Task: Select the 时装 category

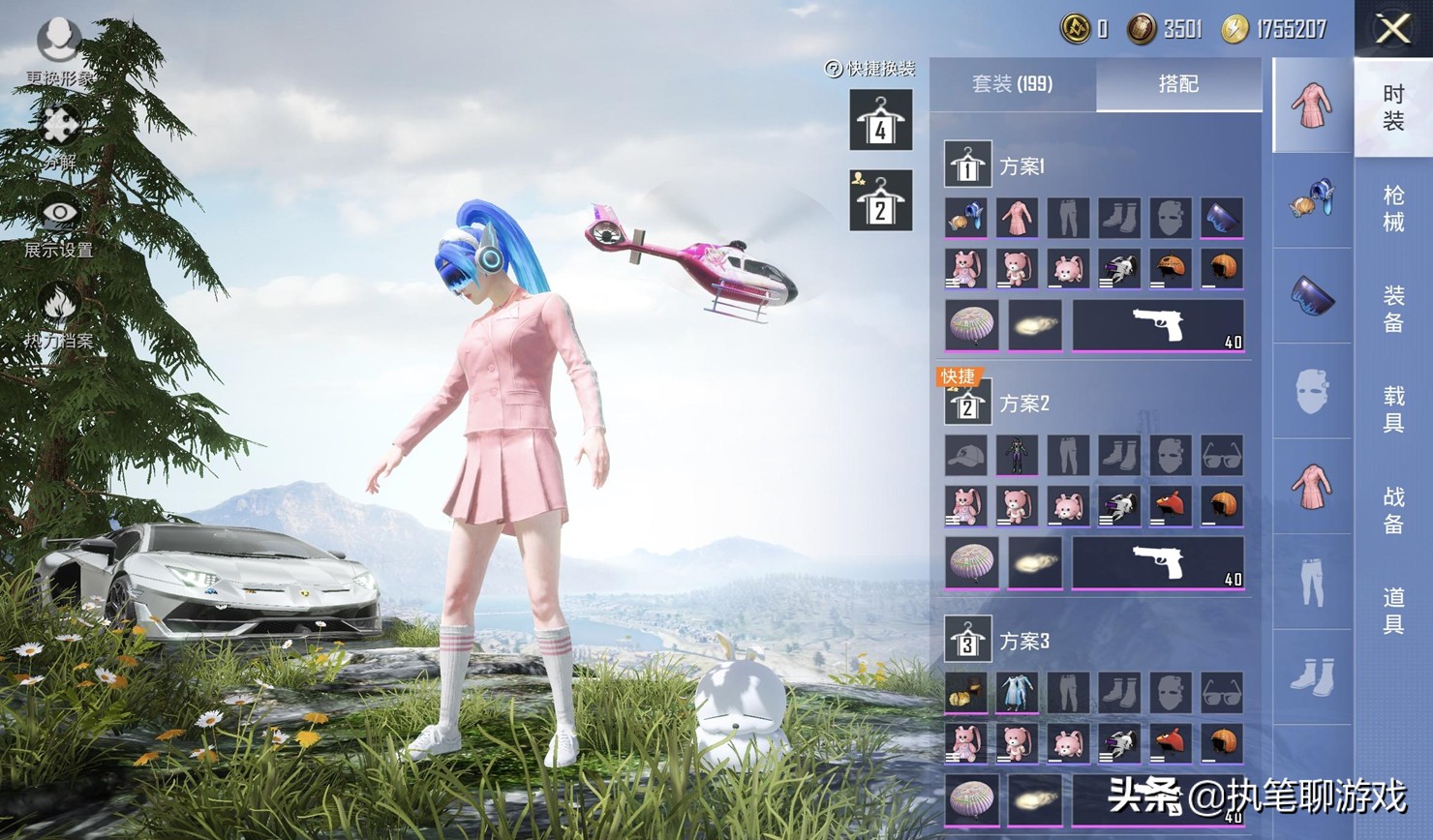Action: click(1392, 107)
